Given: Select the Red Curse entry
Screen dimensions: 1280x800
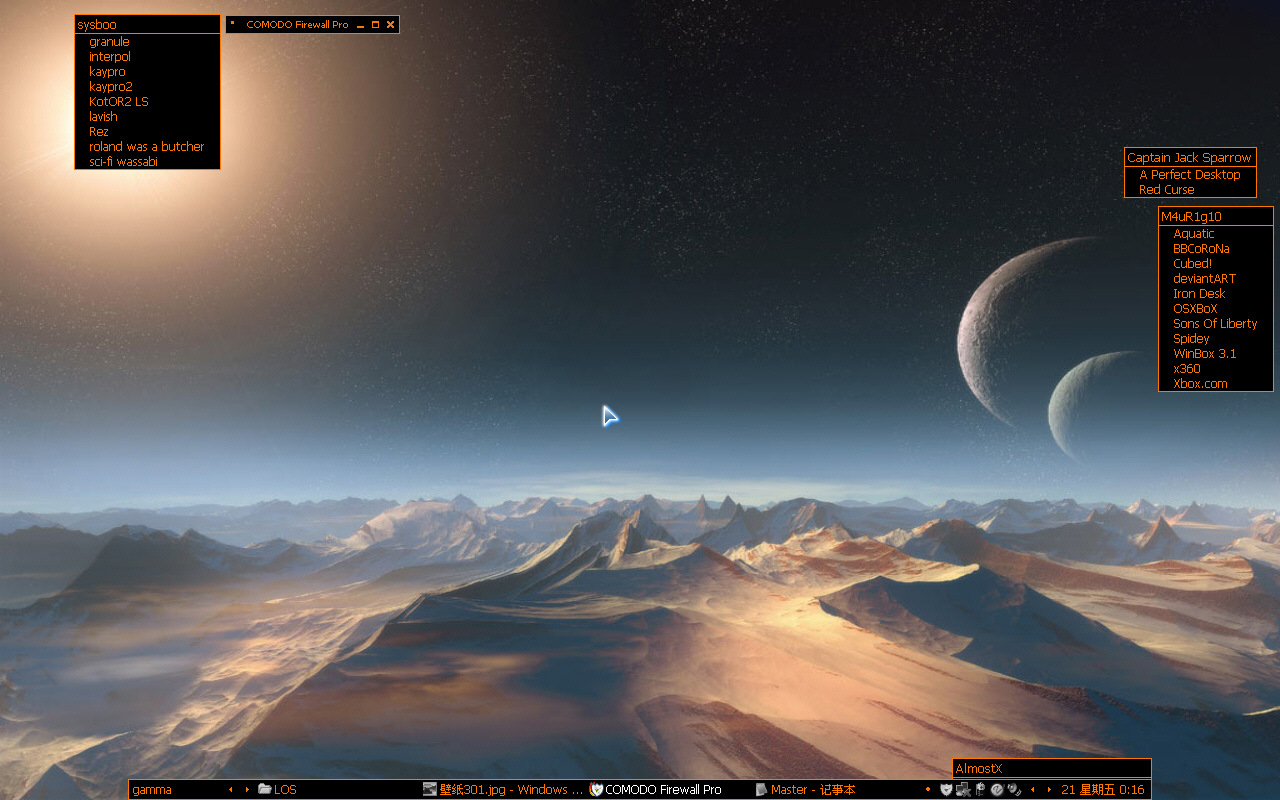Looking at the screenshot, I should [1166, 190].
